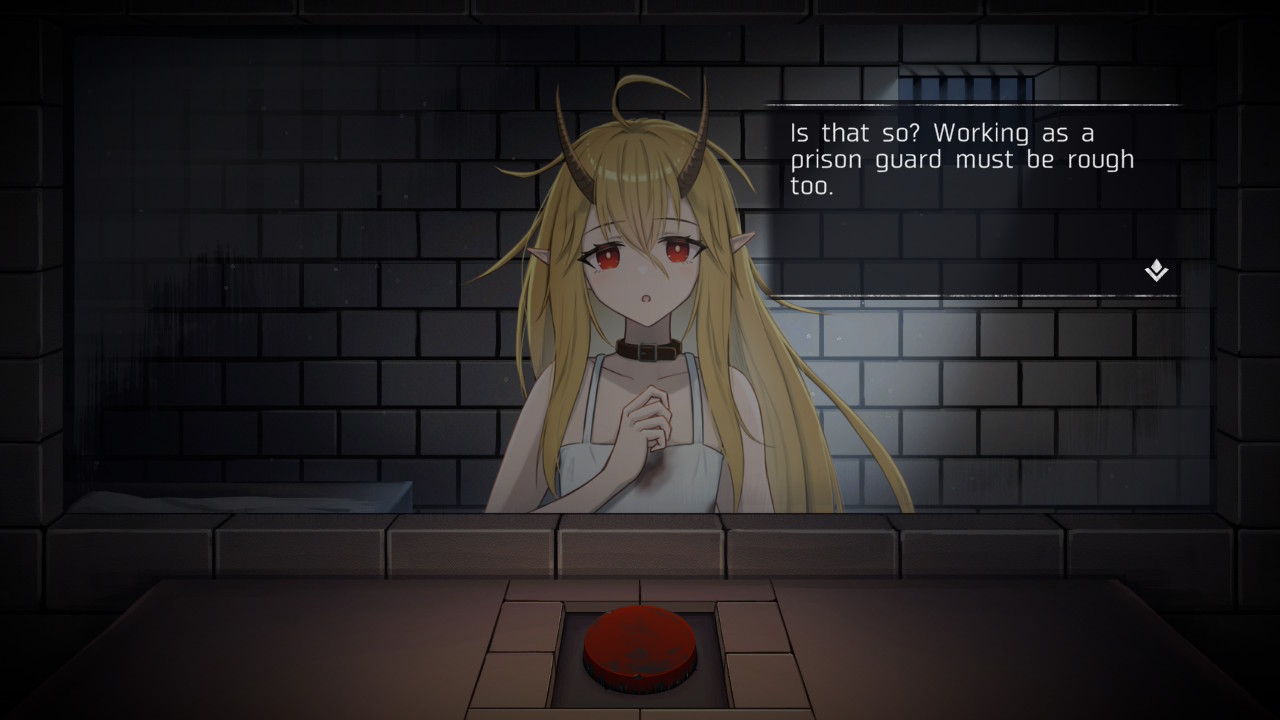Click the dialogue advance arrow indicator
The width and height of the screenshot is (1280, 720).
[1155, 270]
